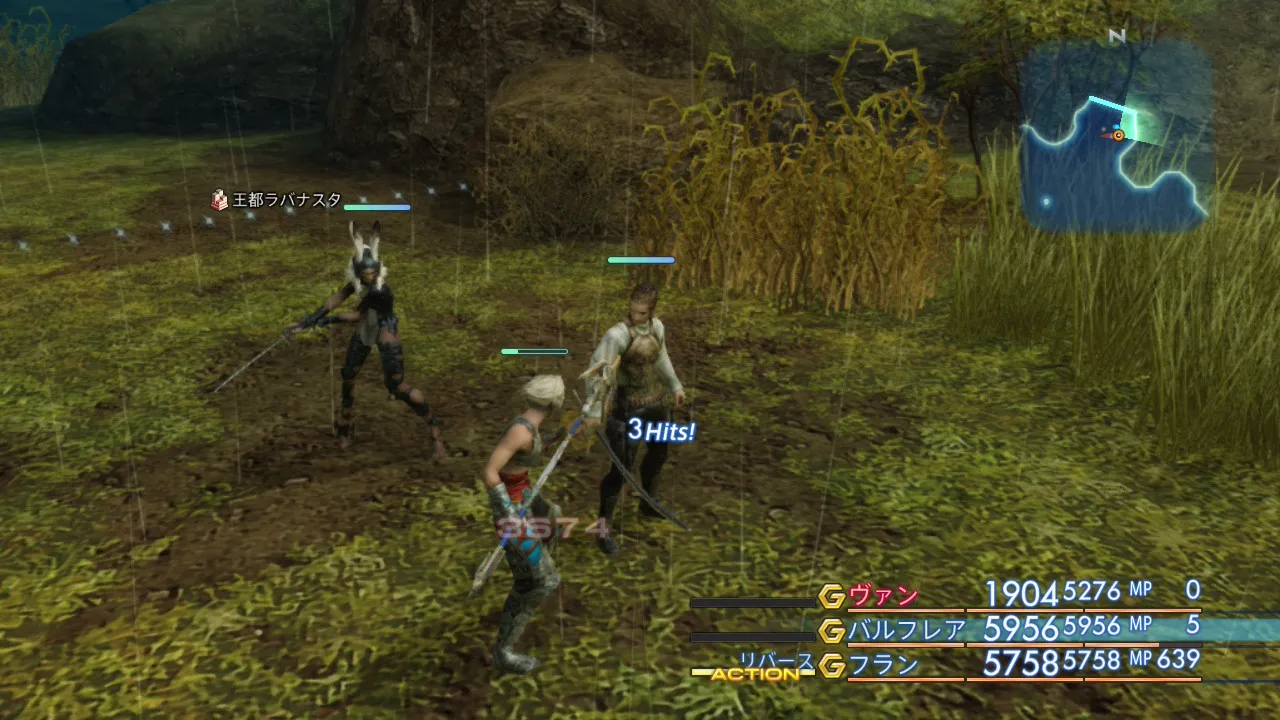Open the minimap in the corner
This screenshot has height=720, width=1280.
(1115, 137)
